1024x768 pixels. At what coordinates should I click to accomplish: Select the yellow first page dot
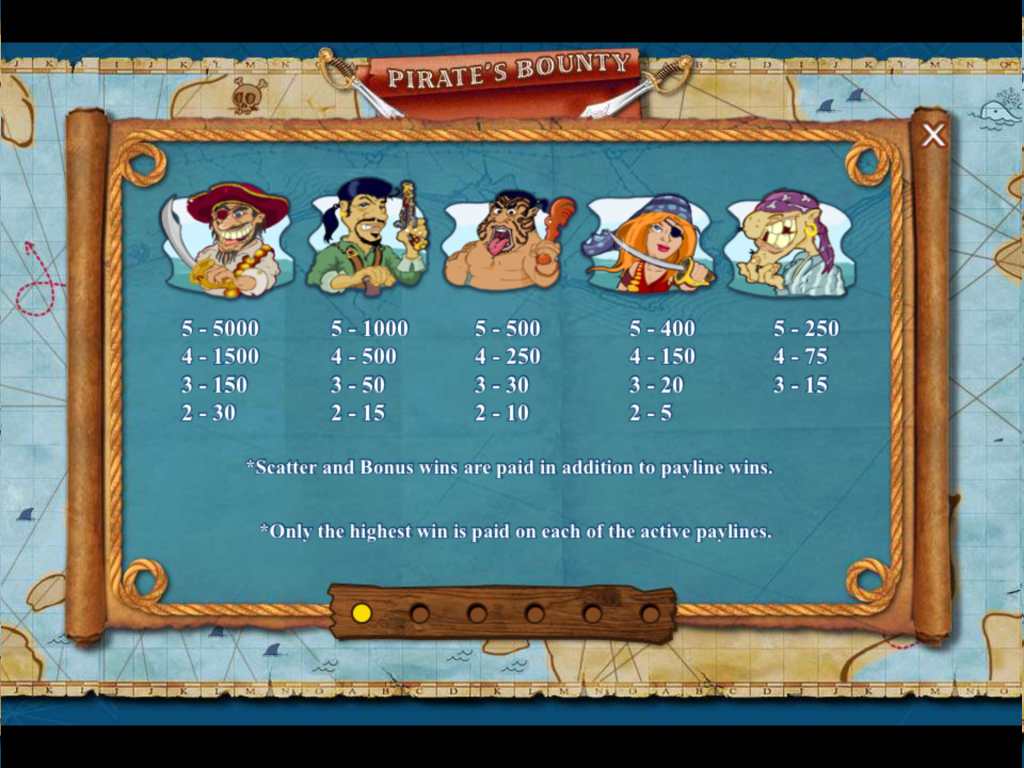[x=362, y=613]
